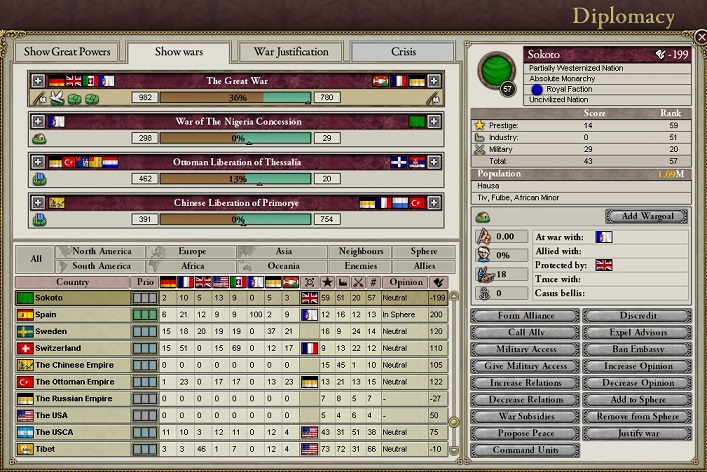Viewport: 707px width, 472px height.
Task: Choose the Propose Peace action
Action: [524, 433]
